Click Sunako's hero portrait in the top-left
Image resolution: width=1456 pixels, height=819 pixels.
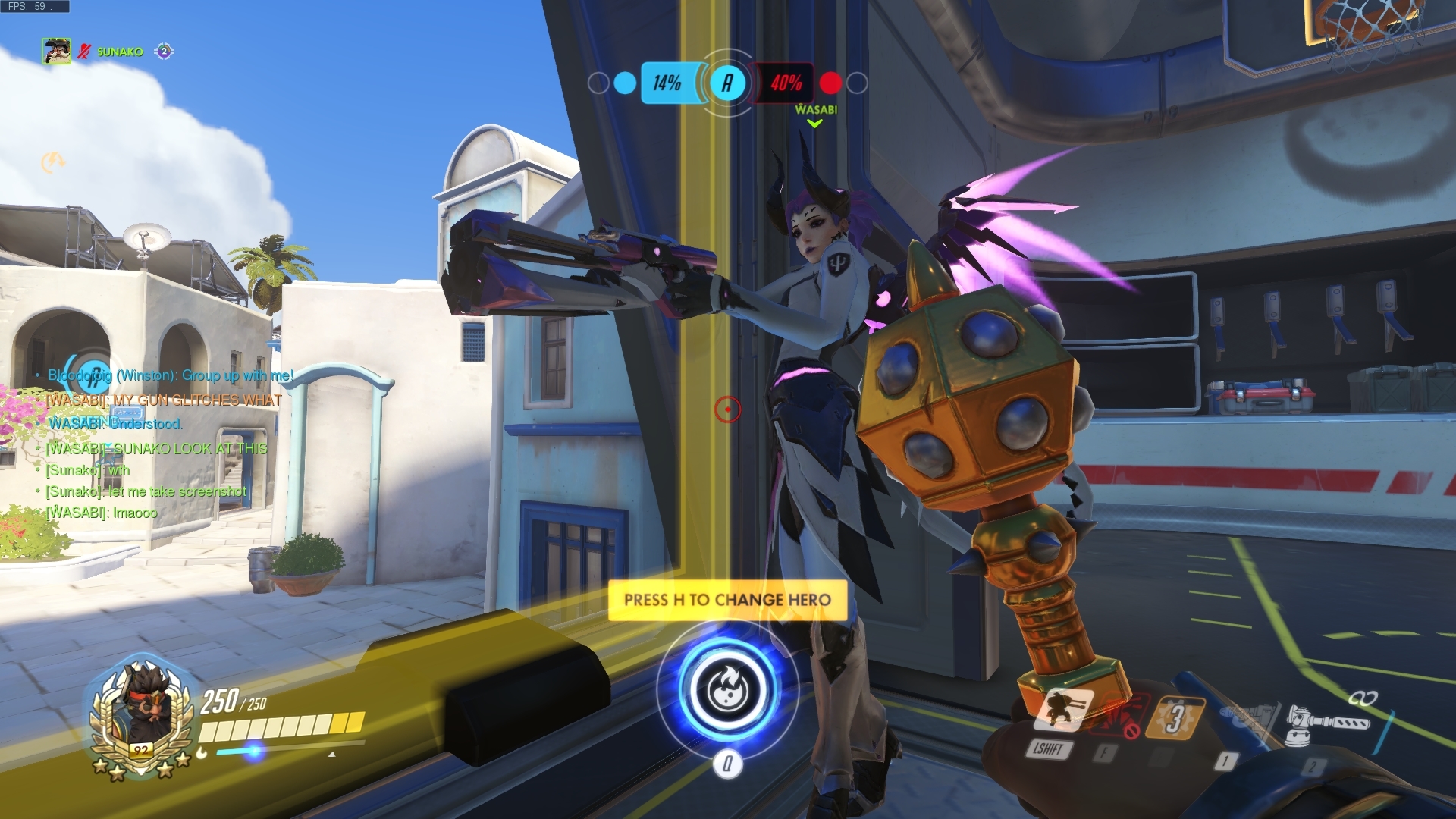55,50
